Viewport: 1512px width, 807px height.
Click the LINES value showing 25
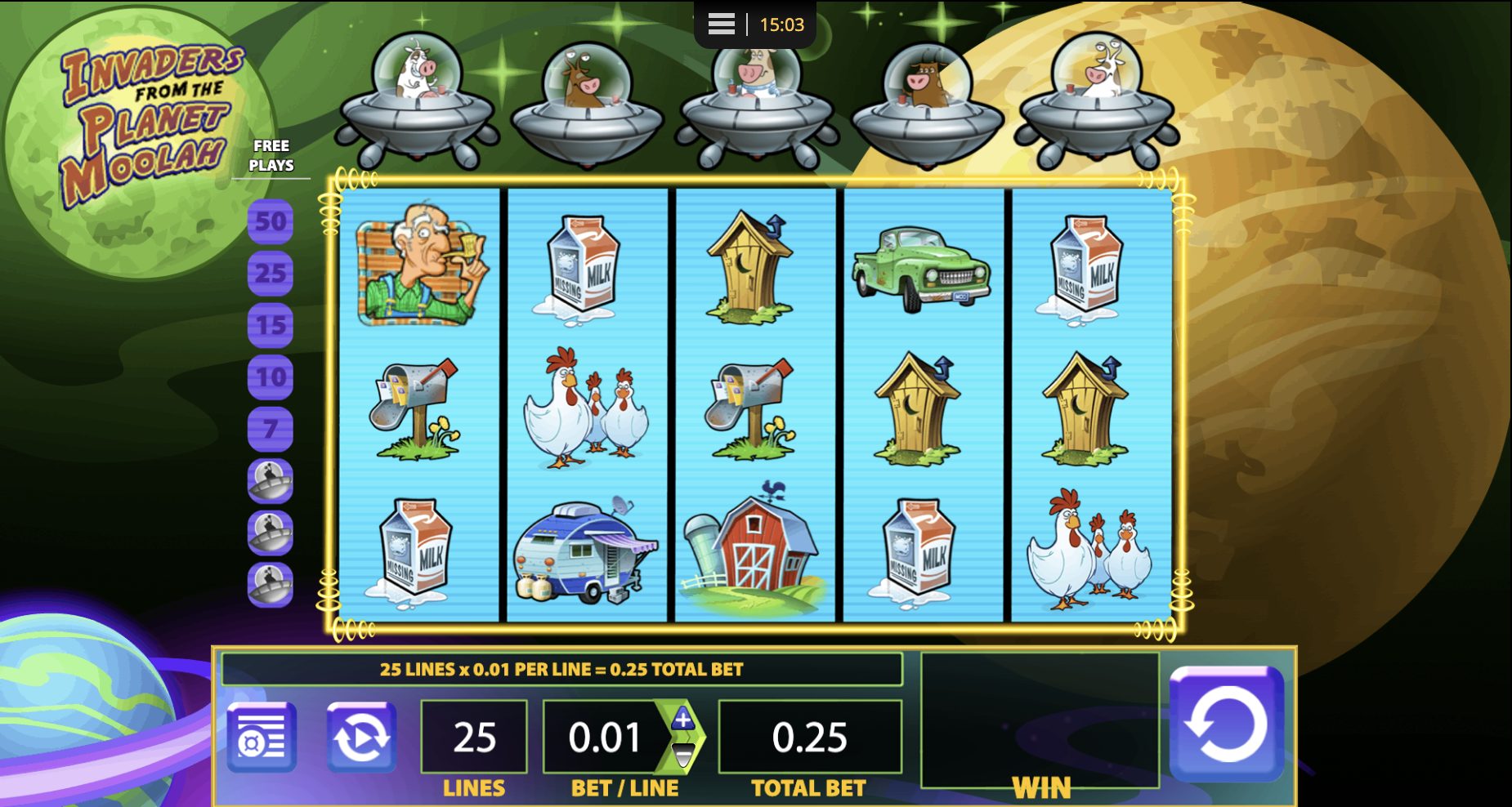[473, 735]
